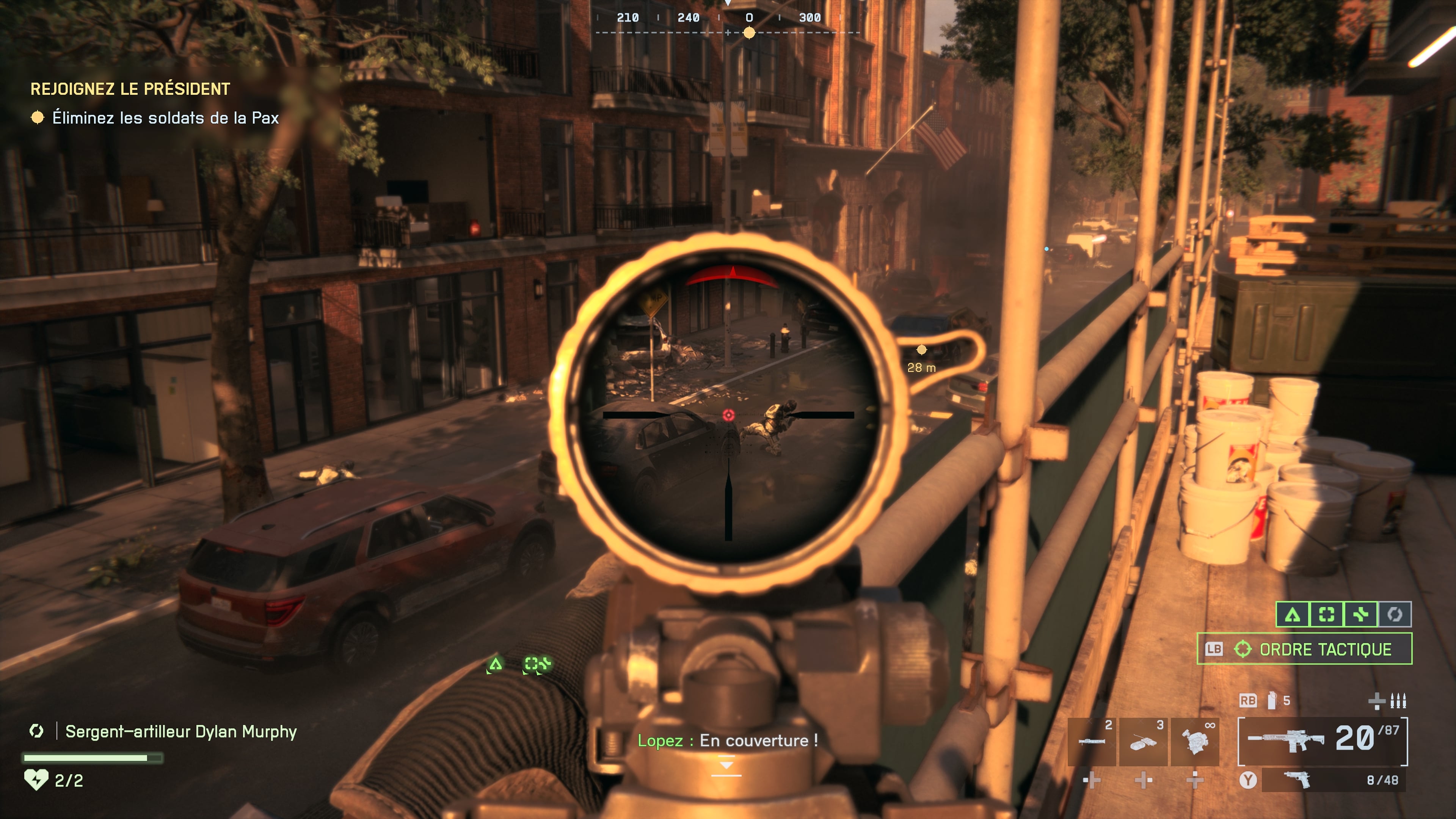Choose the greyed-out circular arrows order icon
Viewport: 1456px width, 819px height.
click(x=1395, y=614)
